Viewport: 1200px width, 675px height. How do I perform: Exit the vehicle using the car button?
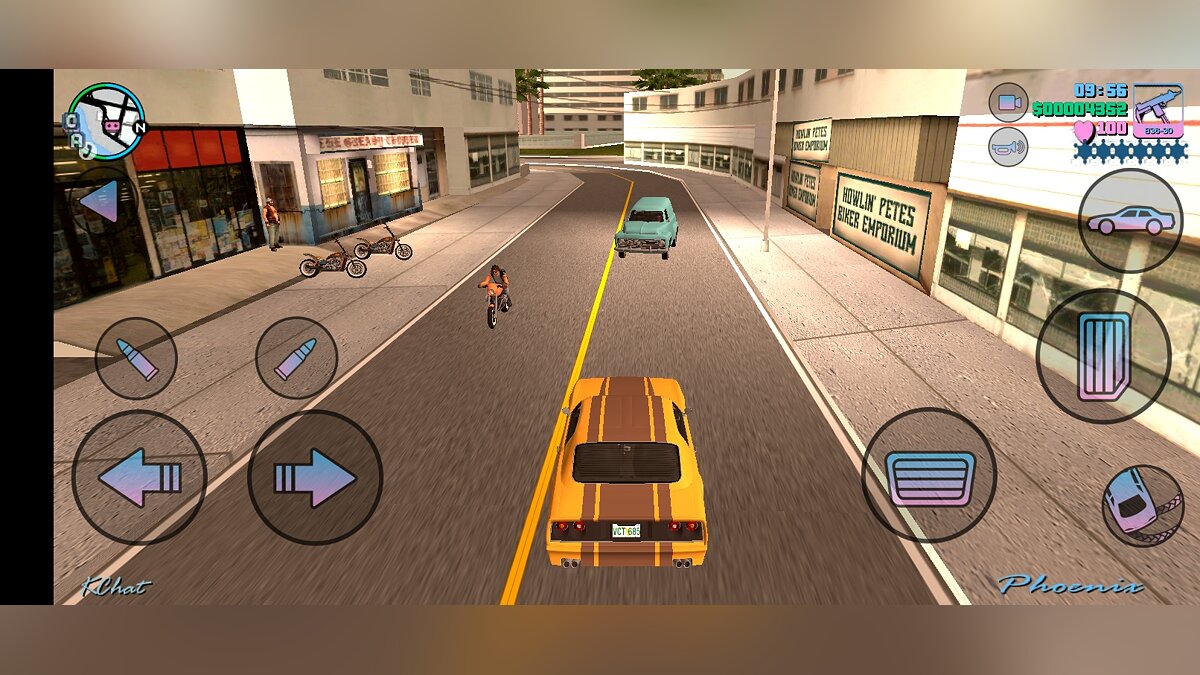(x=1130, y=220)
